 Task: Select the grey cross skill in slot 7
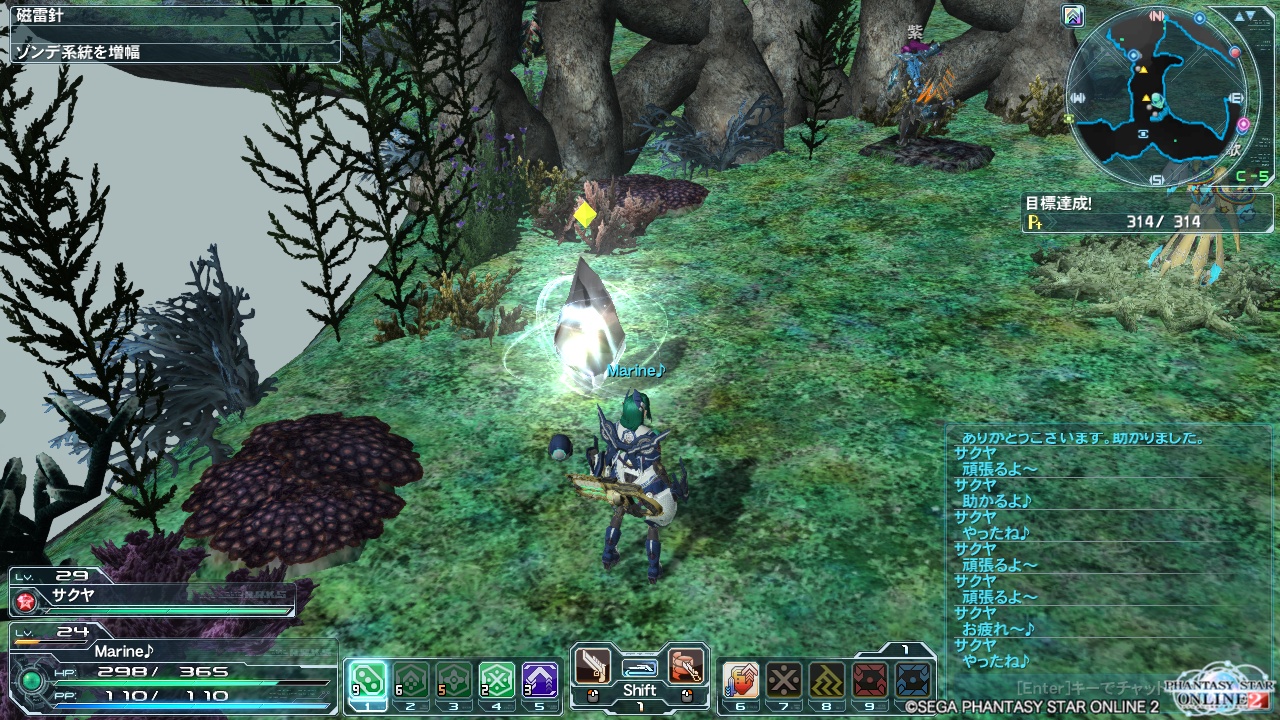tap(784, 679)
